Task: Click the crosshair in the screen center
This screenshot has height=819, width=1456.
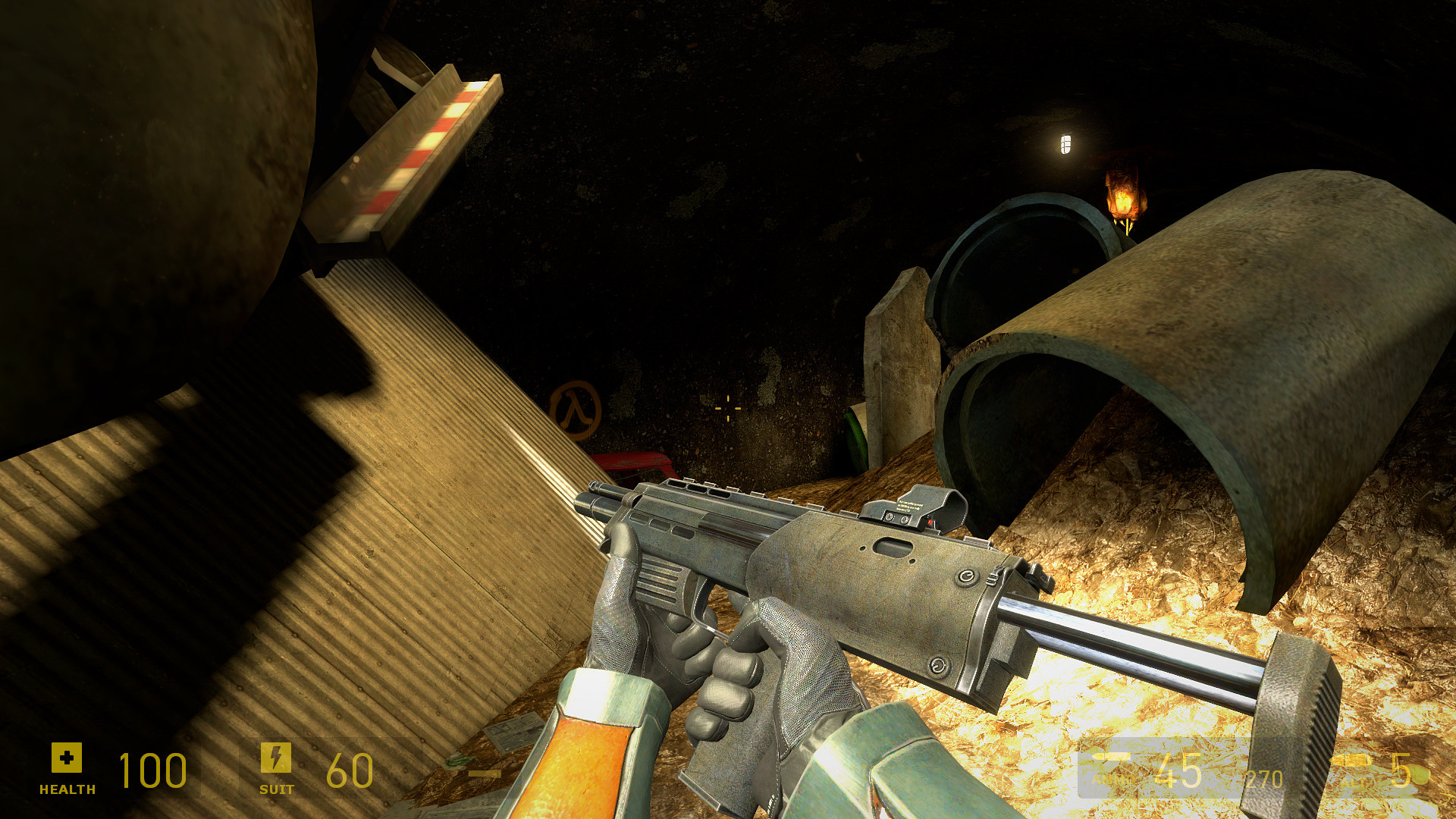Action: coord(726,408)
